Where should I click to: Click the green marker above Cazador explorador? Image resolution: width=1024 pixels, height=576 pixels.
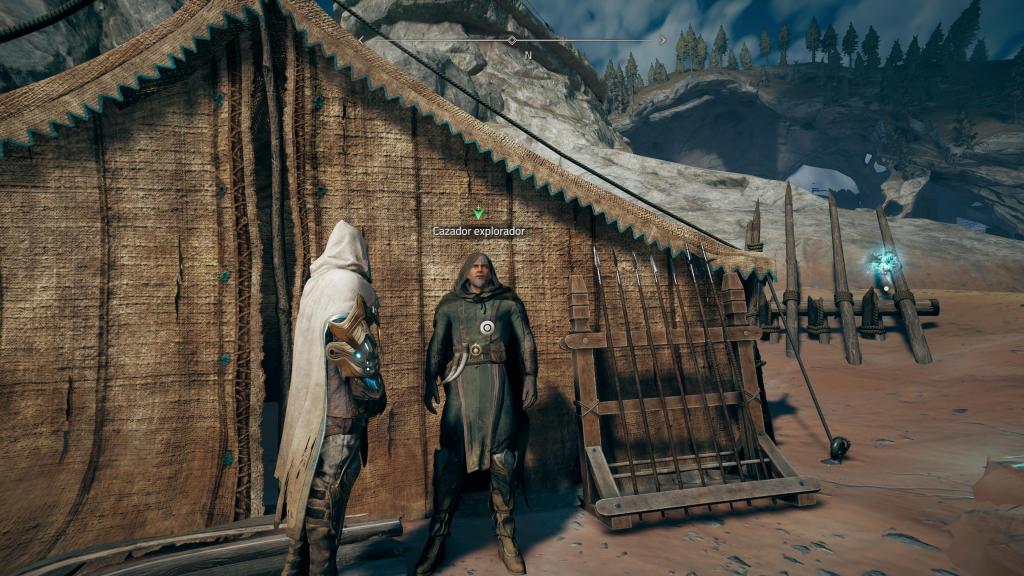(478, 212)
